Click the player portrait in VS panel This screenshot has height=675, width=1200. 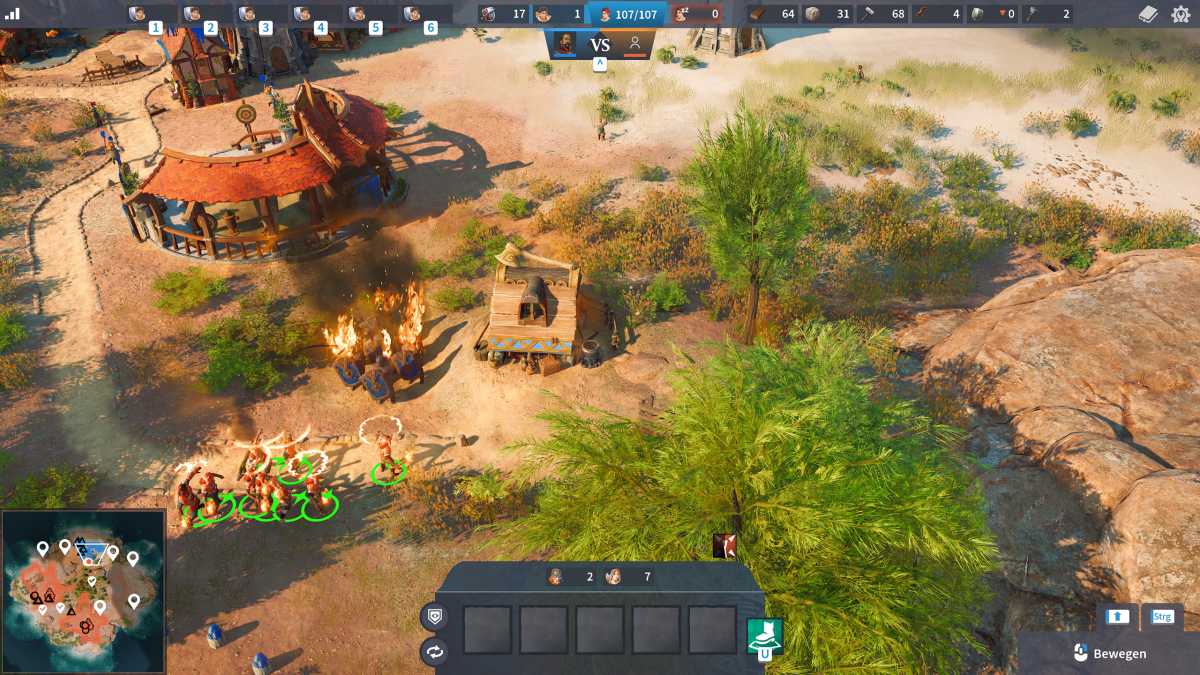click(x=565, y=44)
